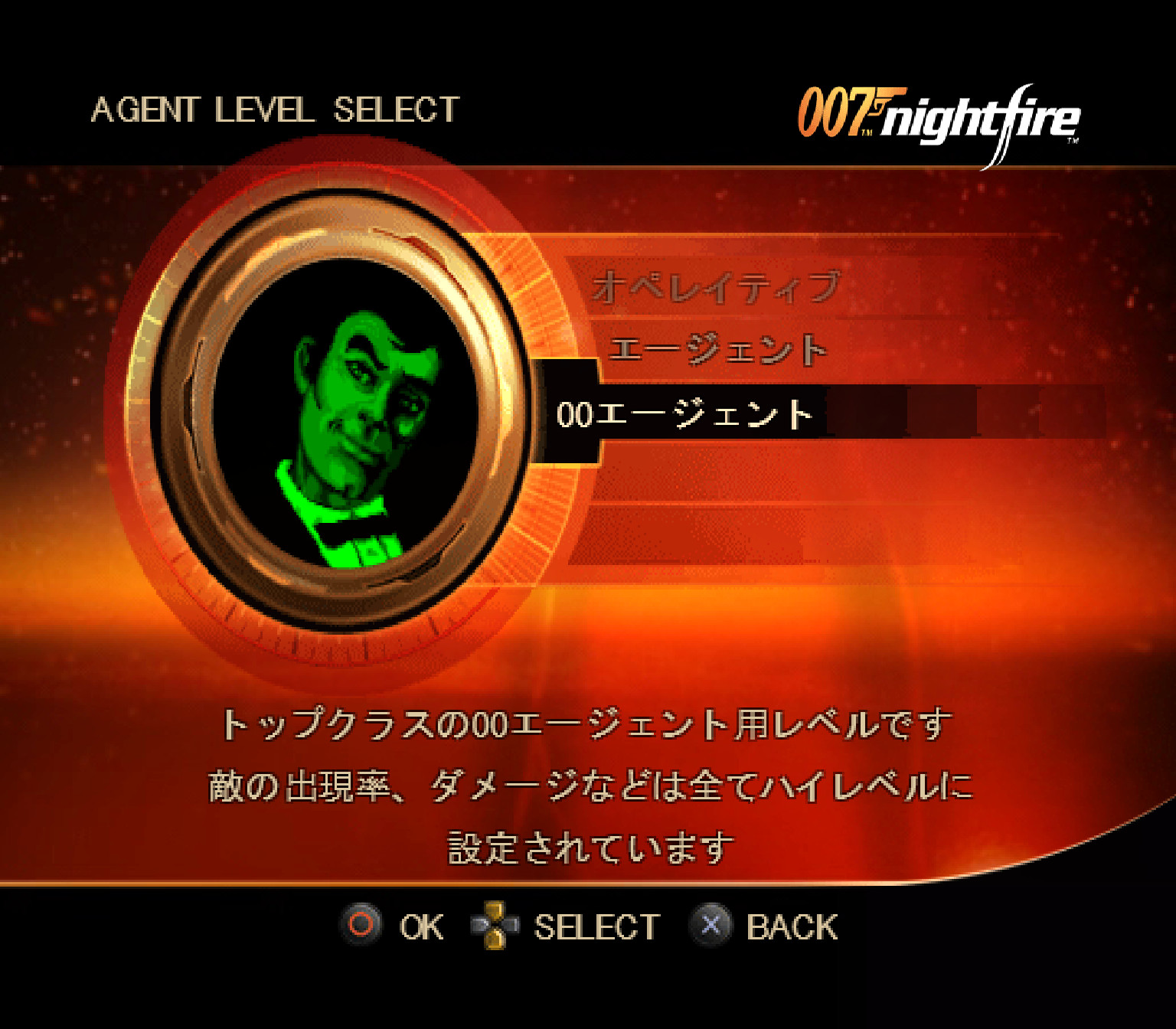1176x1029 pixels.
Task: Click the X BACK button icon
Action: (x=711, y=925)
